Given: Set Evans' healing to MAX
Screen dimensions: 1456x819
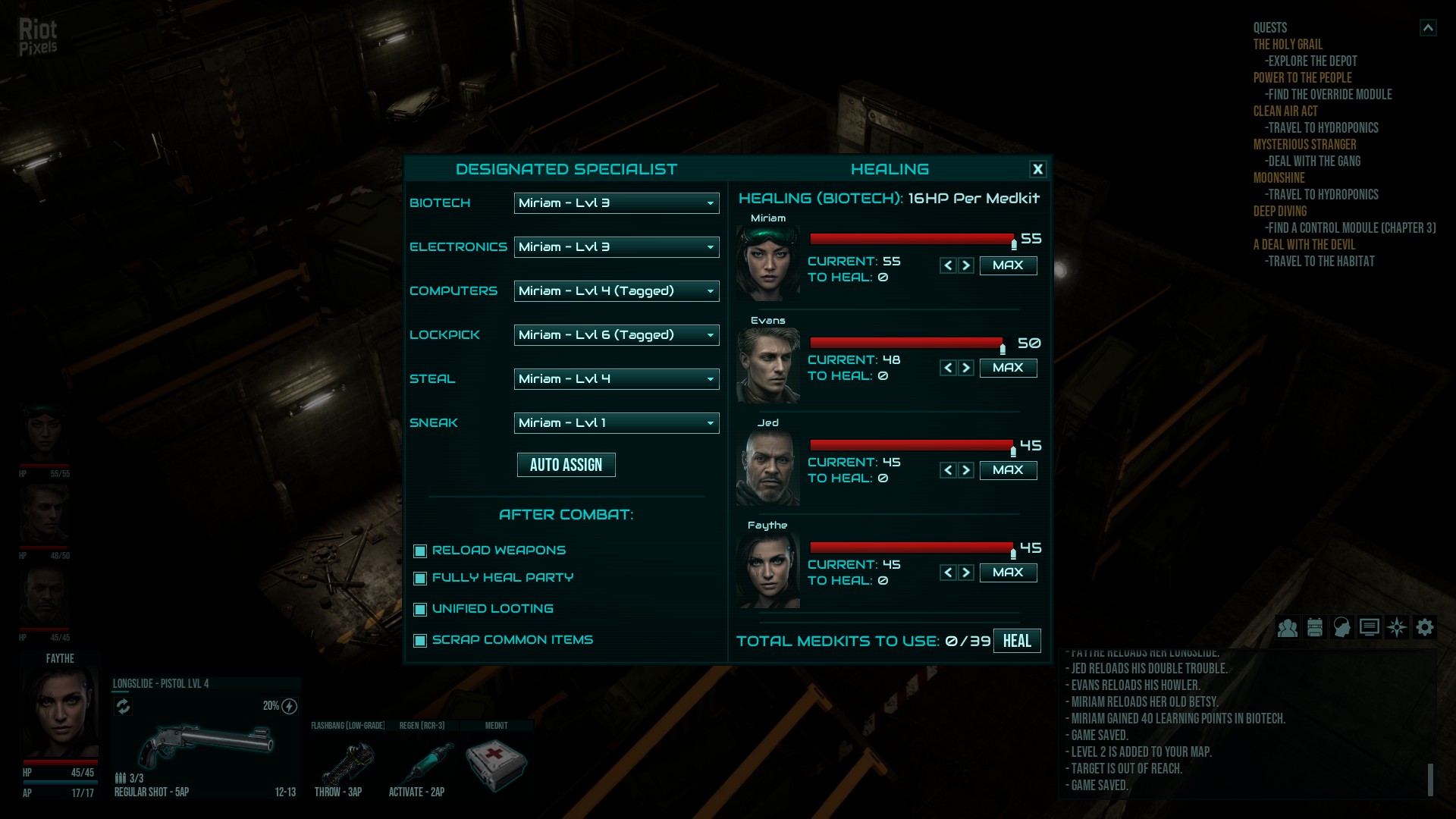Looking at the screenshot, I should (x=1008, y=368).
